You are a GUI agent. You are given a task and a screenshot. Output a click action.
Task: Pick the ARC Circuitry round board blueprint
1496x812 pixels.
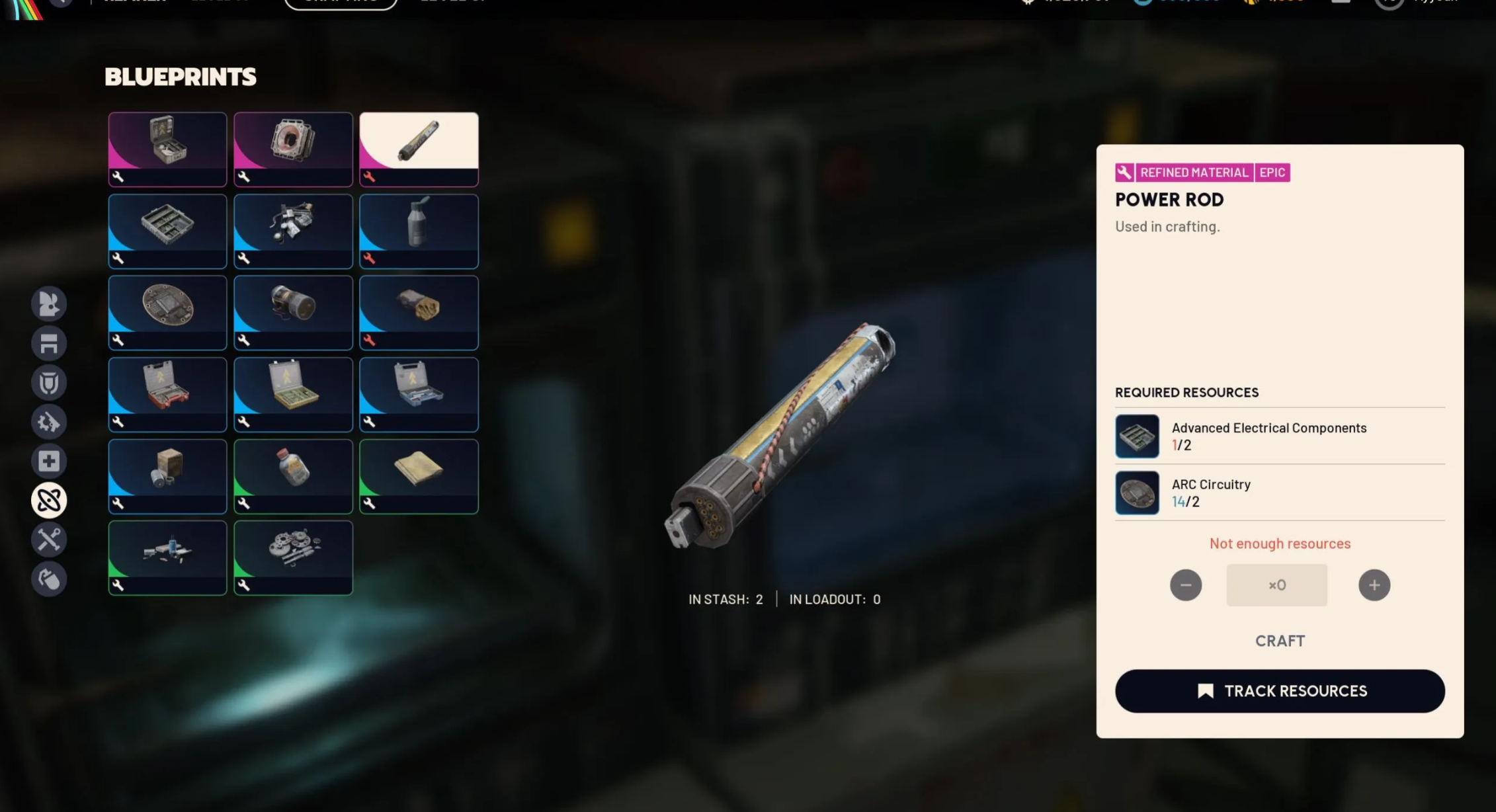[167, 312]
